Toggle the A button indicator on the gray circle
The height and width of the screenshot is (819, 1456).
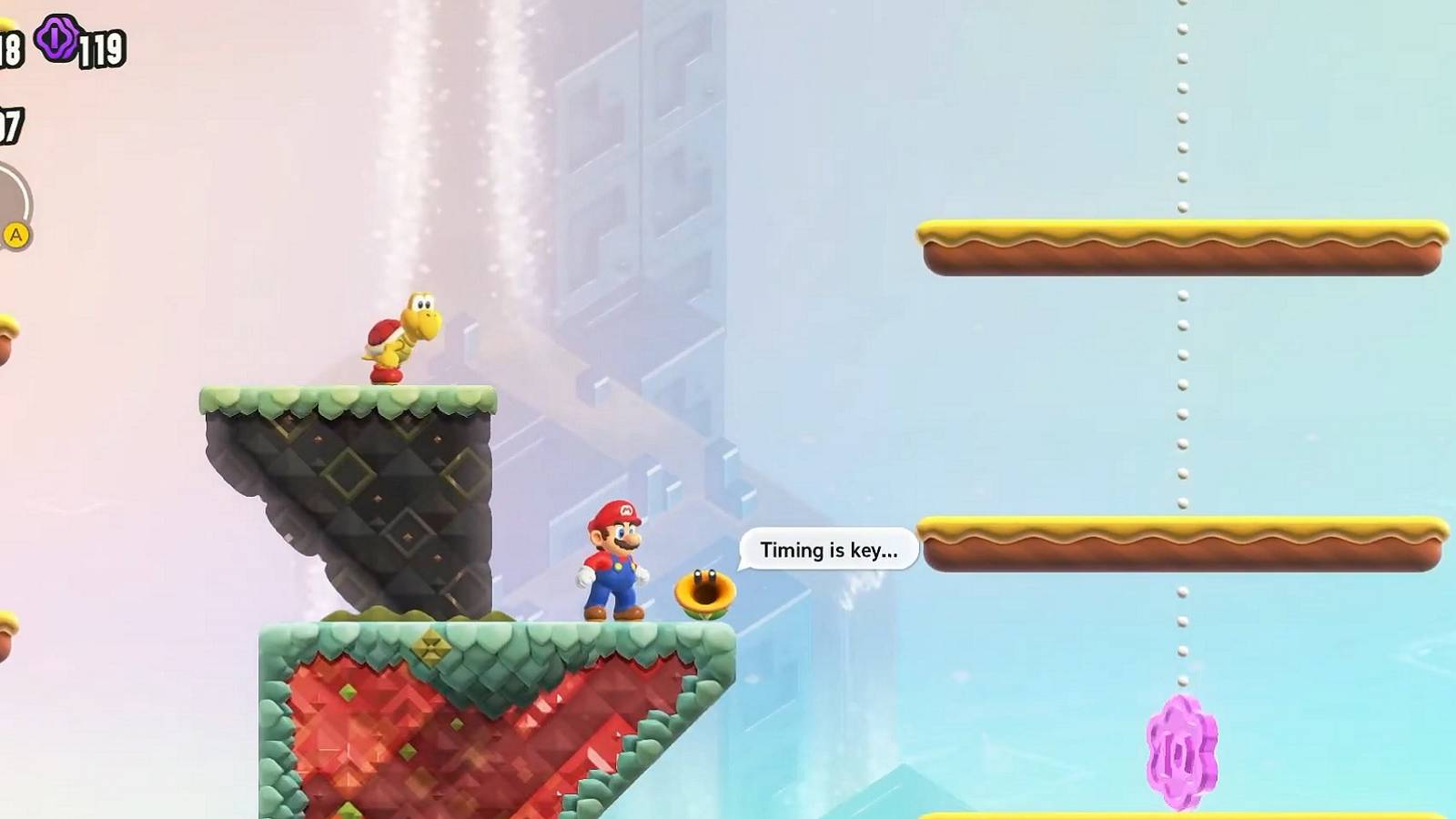pos(15,235)
